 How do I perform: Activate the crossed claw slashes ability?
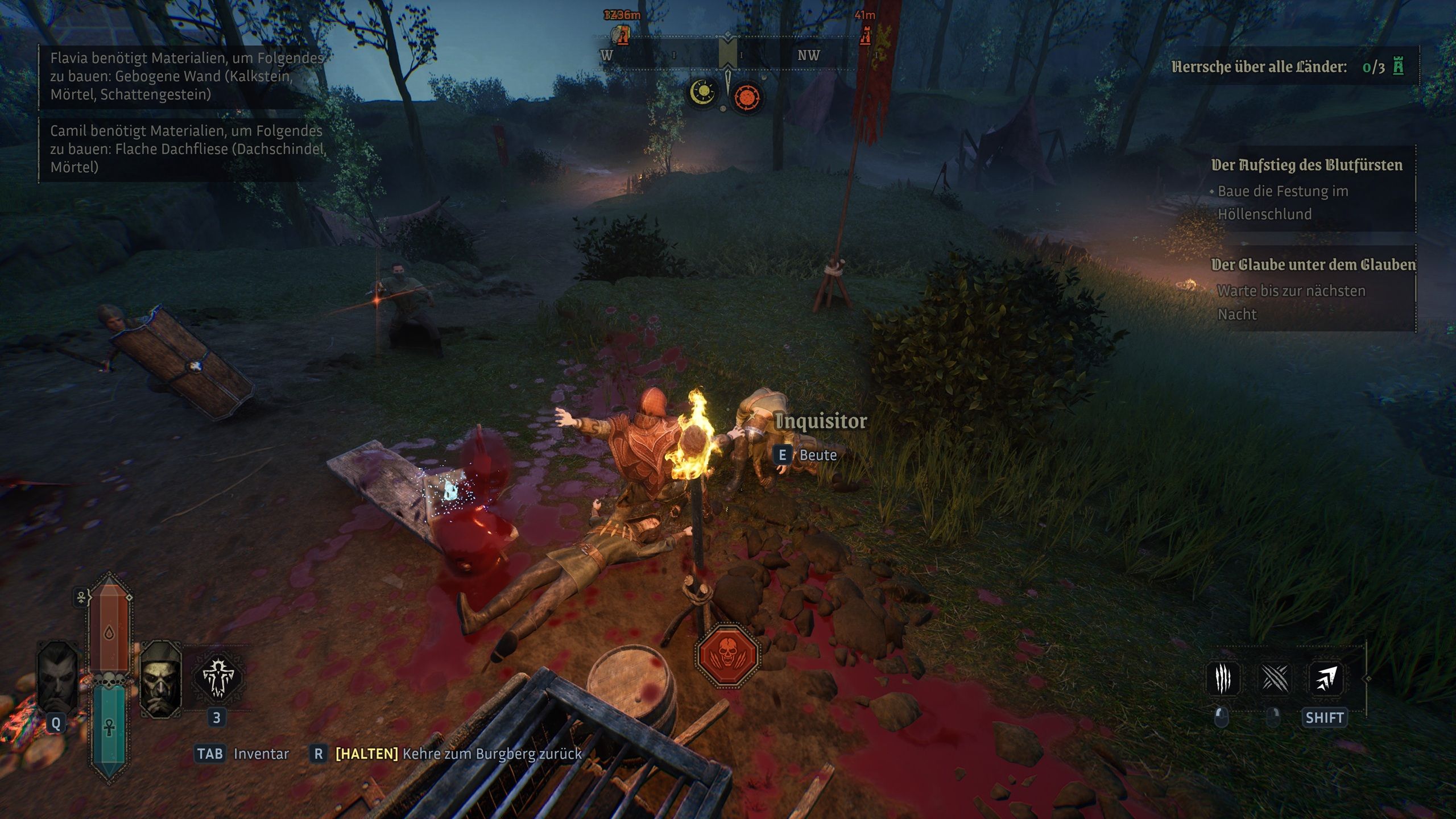click(x=1275, y=678)
